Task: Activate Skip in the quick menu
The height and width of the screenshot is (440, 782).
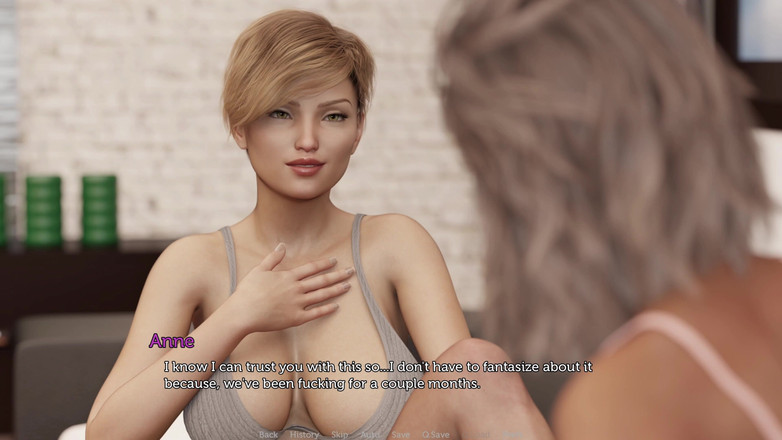Action: point(340,435)
